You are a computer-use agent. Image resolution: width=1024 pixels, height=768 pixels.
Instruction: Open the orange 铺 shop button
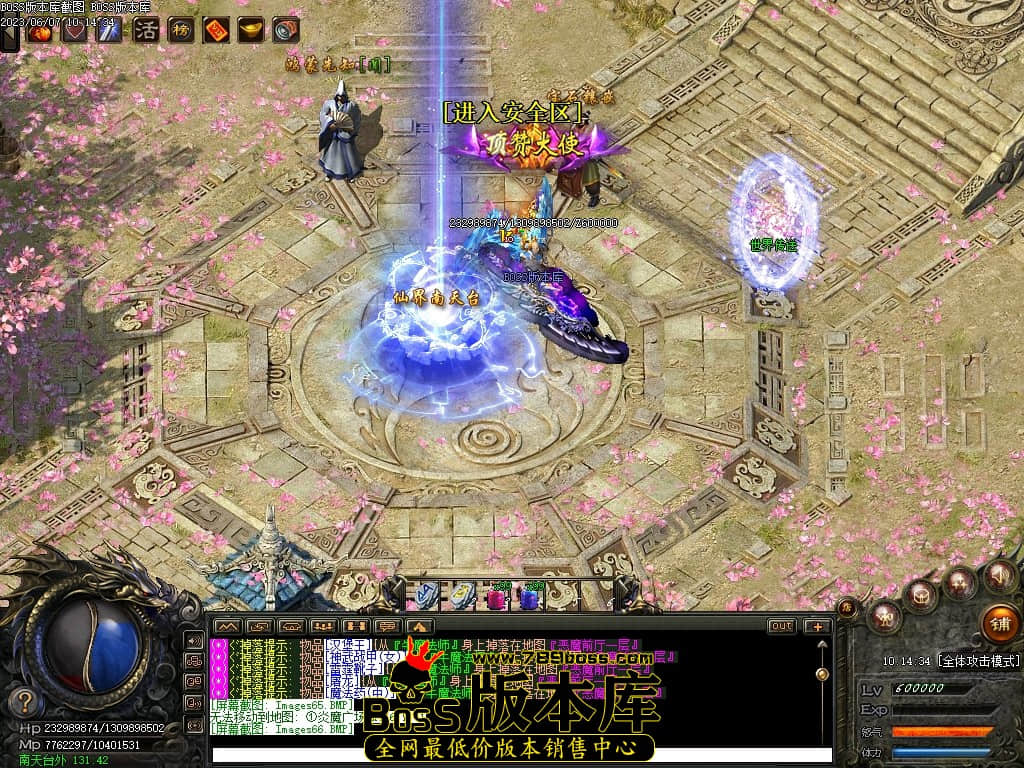[1000, 622]
